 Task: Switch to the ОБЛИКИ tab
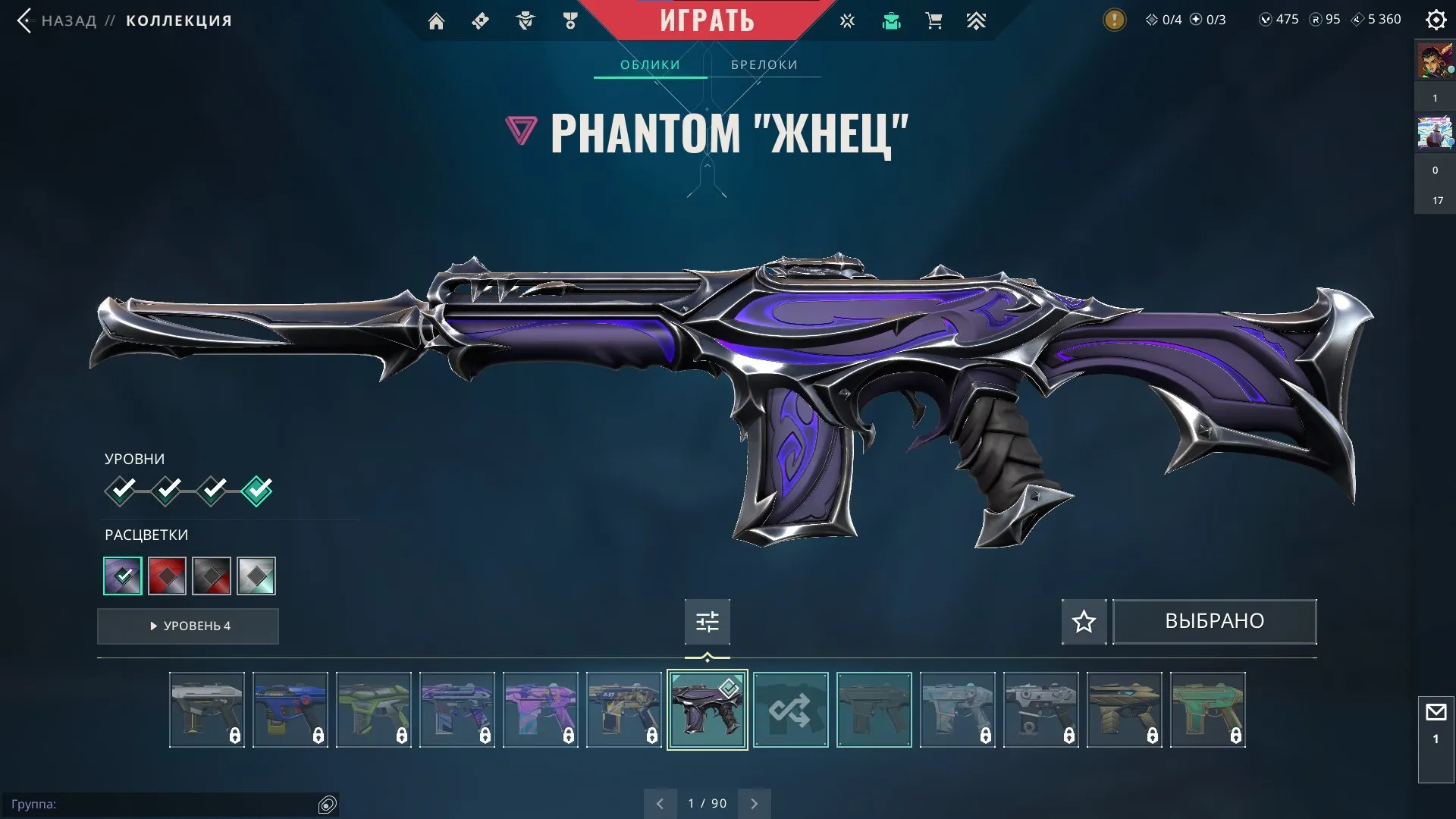pos(650,64)
